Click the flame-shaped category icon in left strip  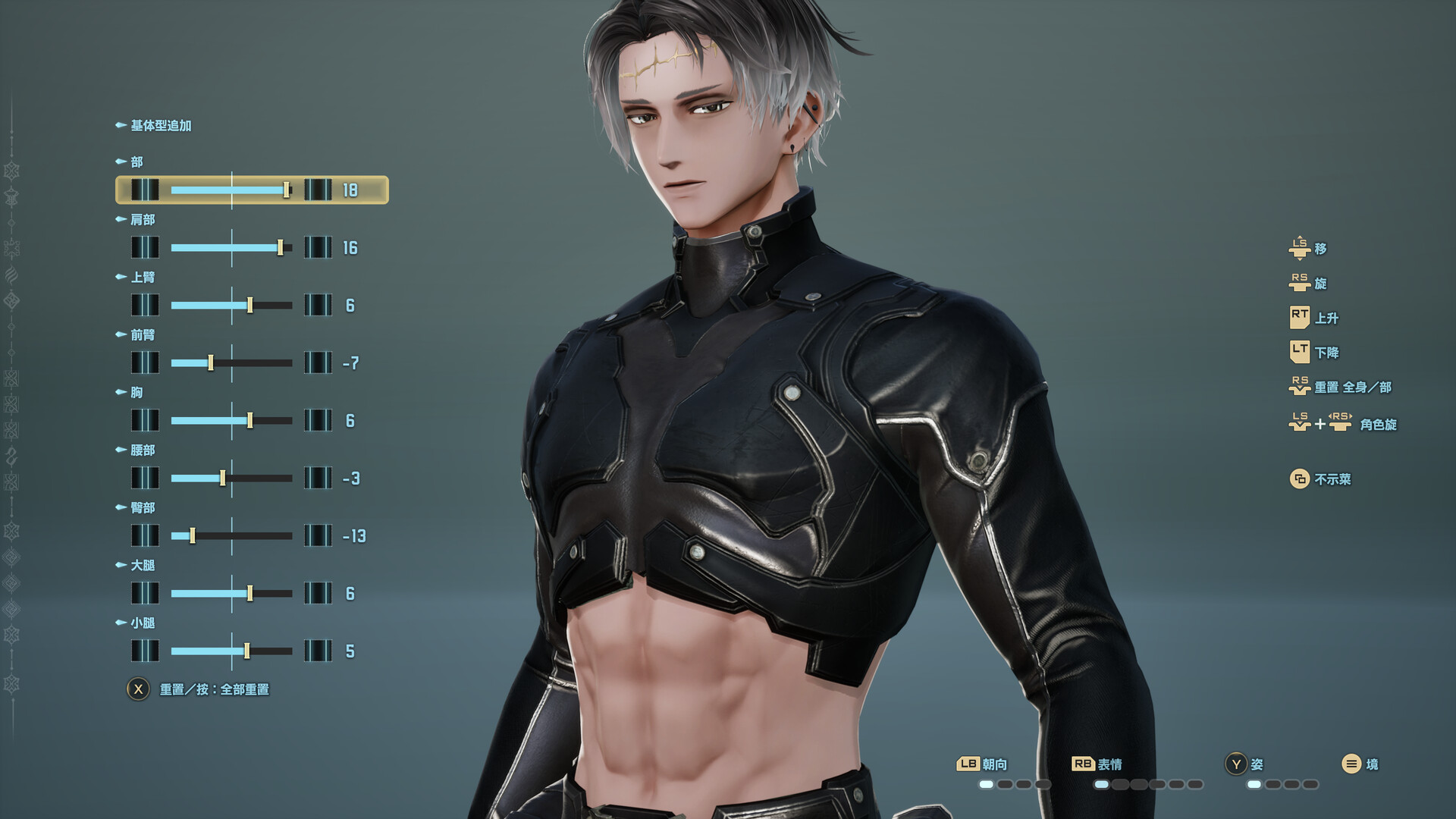click(12, 274)
